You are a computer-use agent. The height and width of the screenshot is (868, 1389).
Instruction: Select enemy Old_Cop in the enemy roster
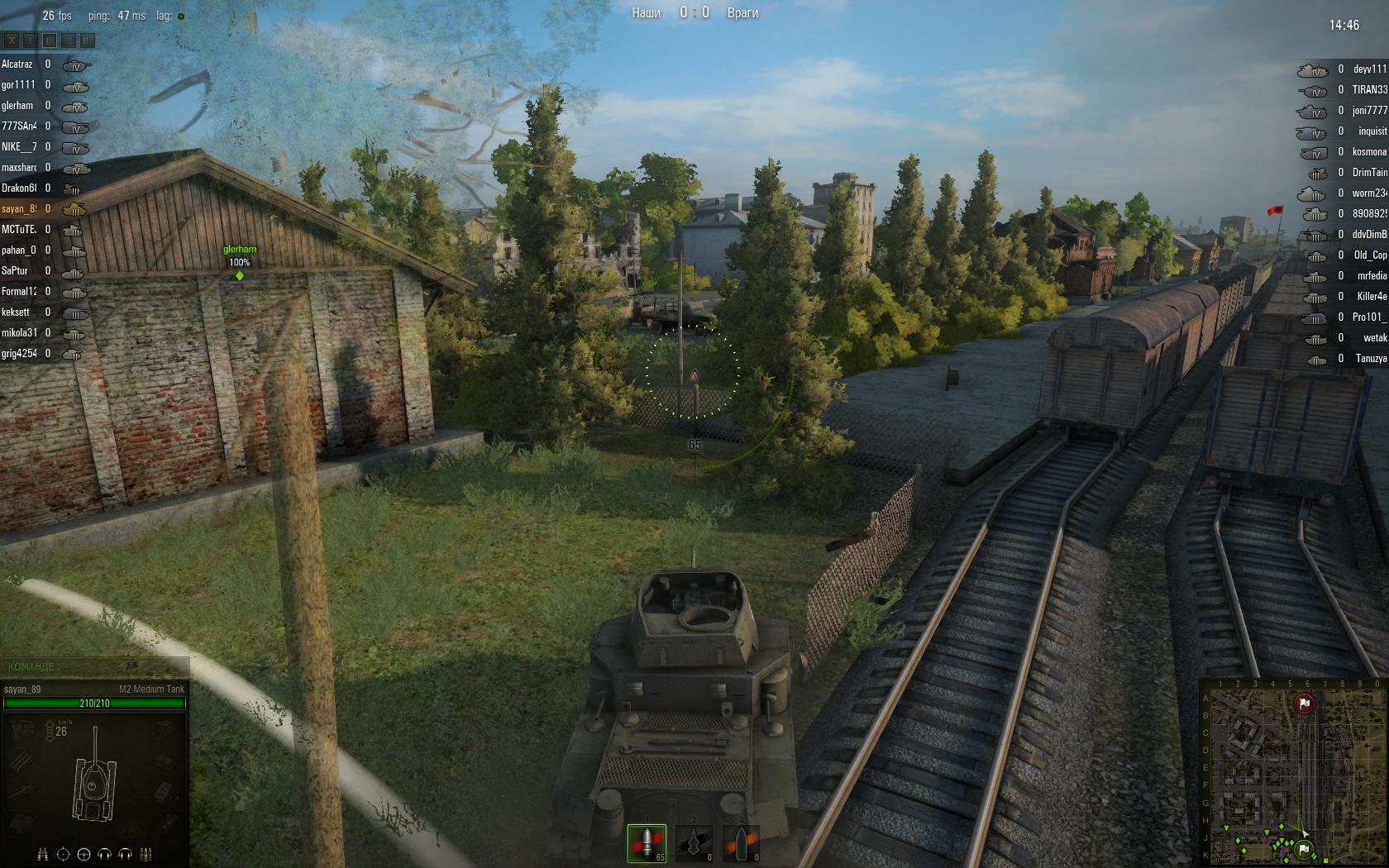[x=1370, y=255]
